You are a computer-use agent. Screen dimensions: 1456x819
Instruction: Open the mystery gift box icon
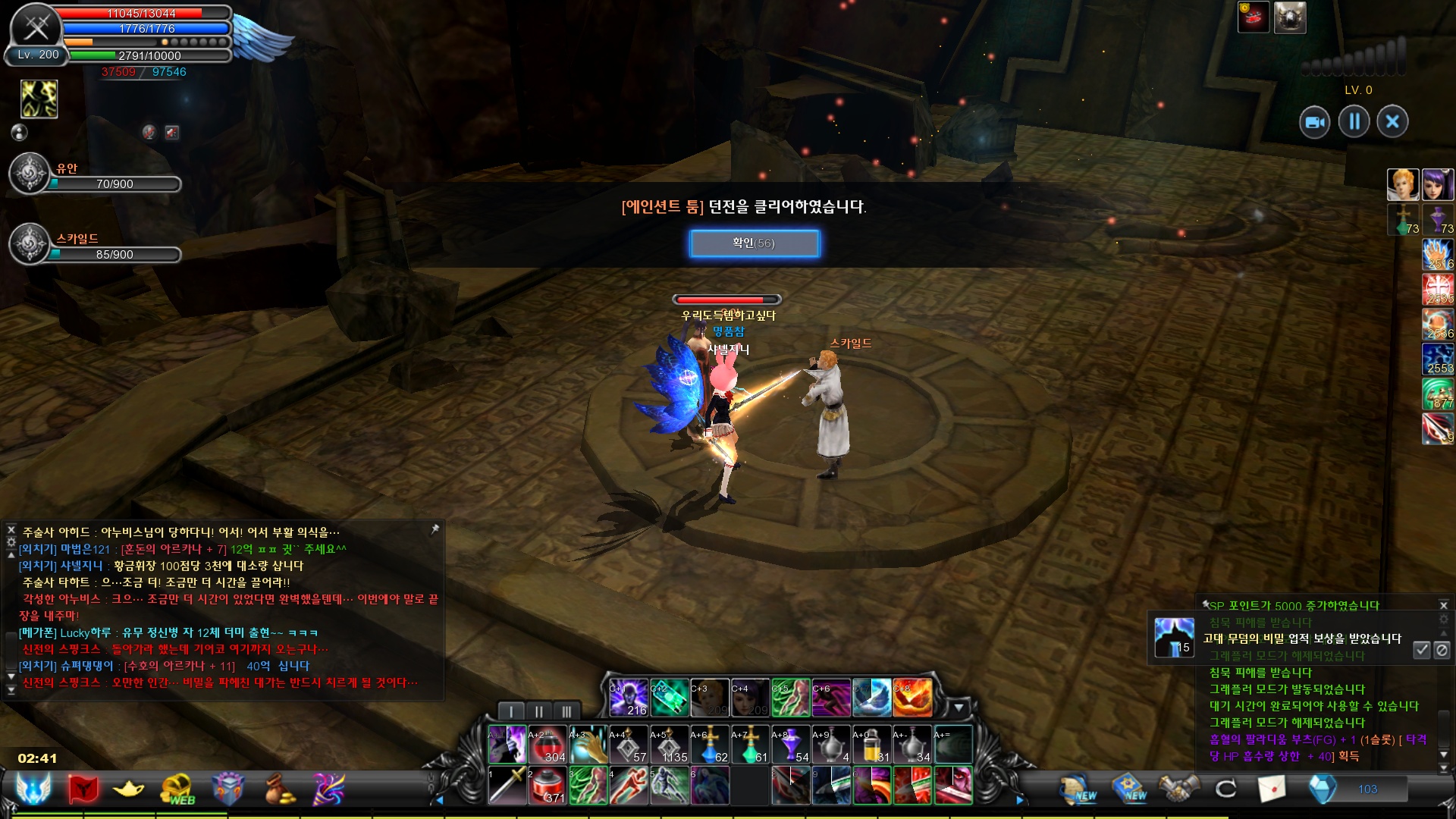point(227,789)
